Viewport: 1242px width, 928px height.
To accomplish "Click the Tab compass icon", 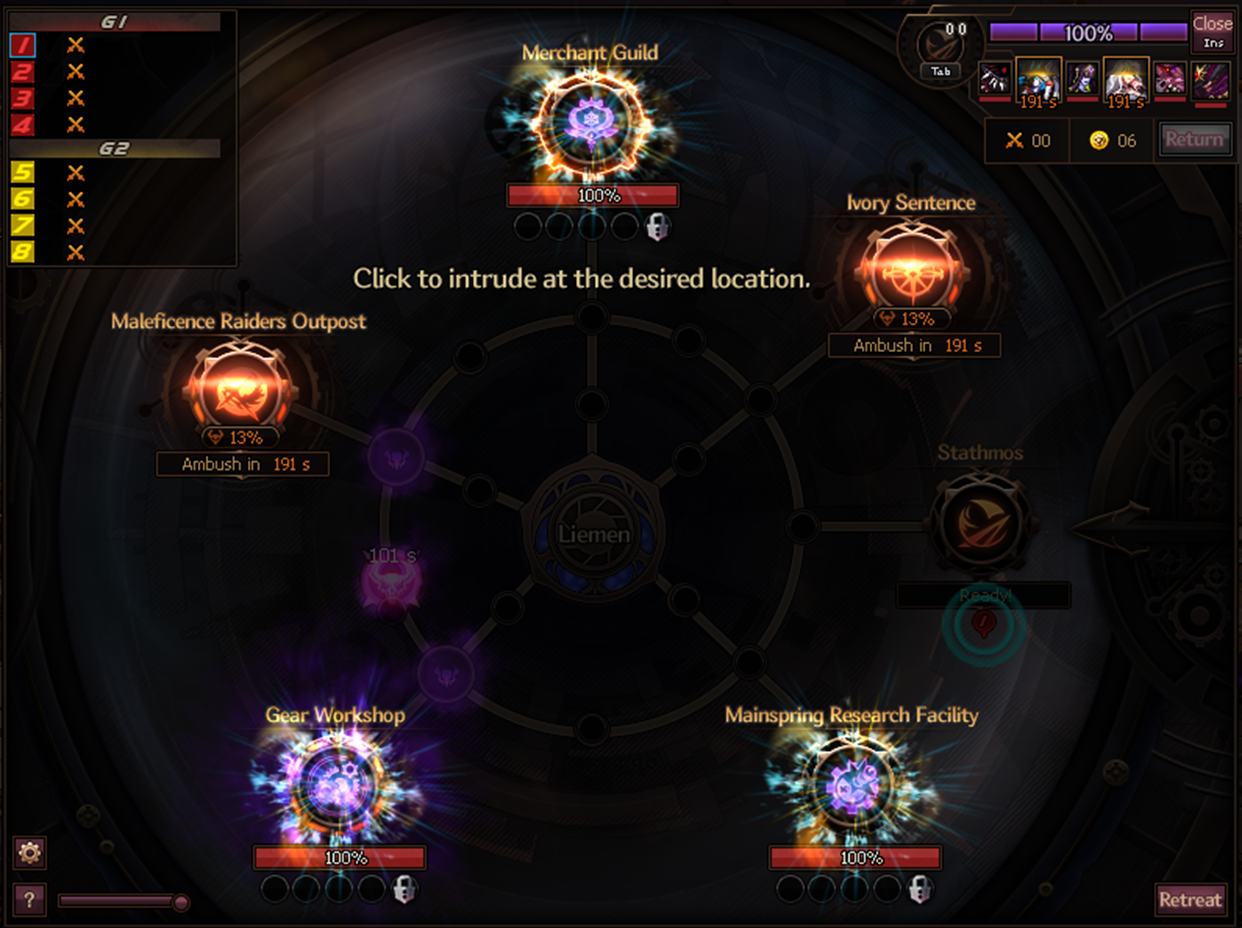I will pos(940,50).
